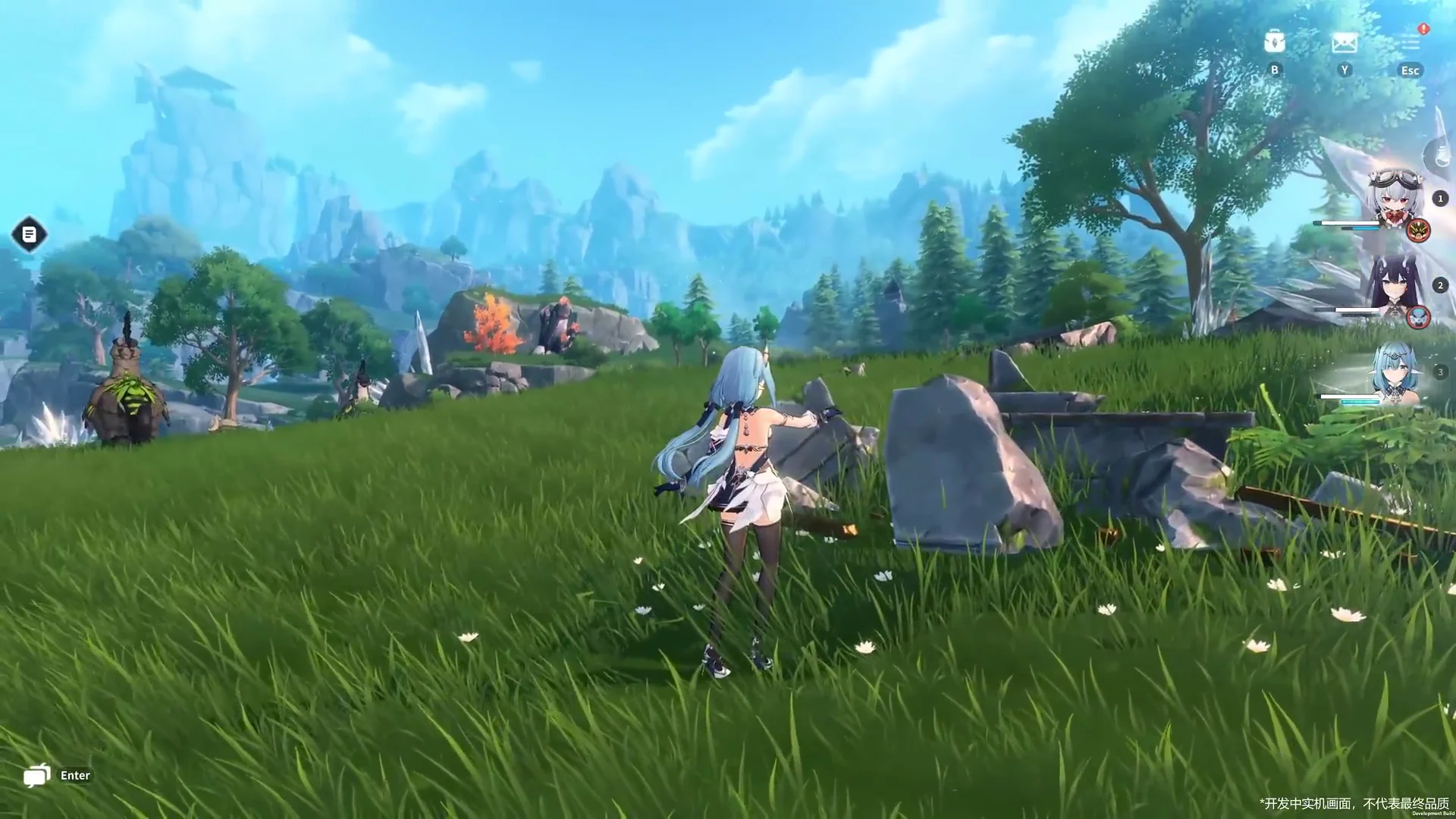This screenshot has height=819, width=1456.
Task: Open the main menu with the red alert
Action: [x=1410, y=42]
